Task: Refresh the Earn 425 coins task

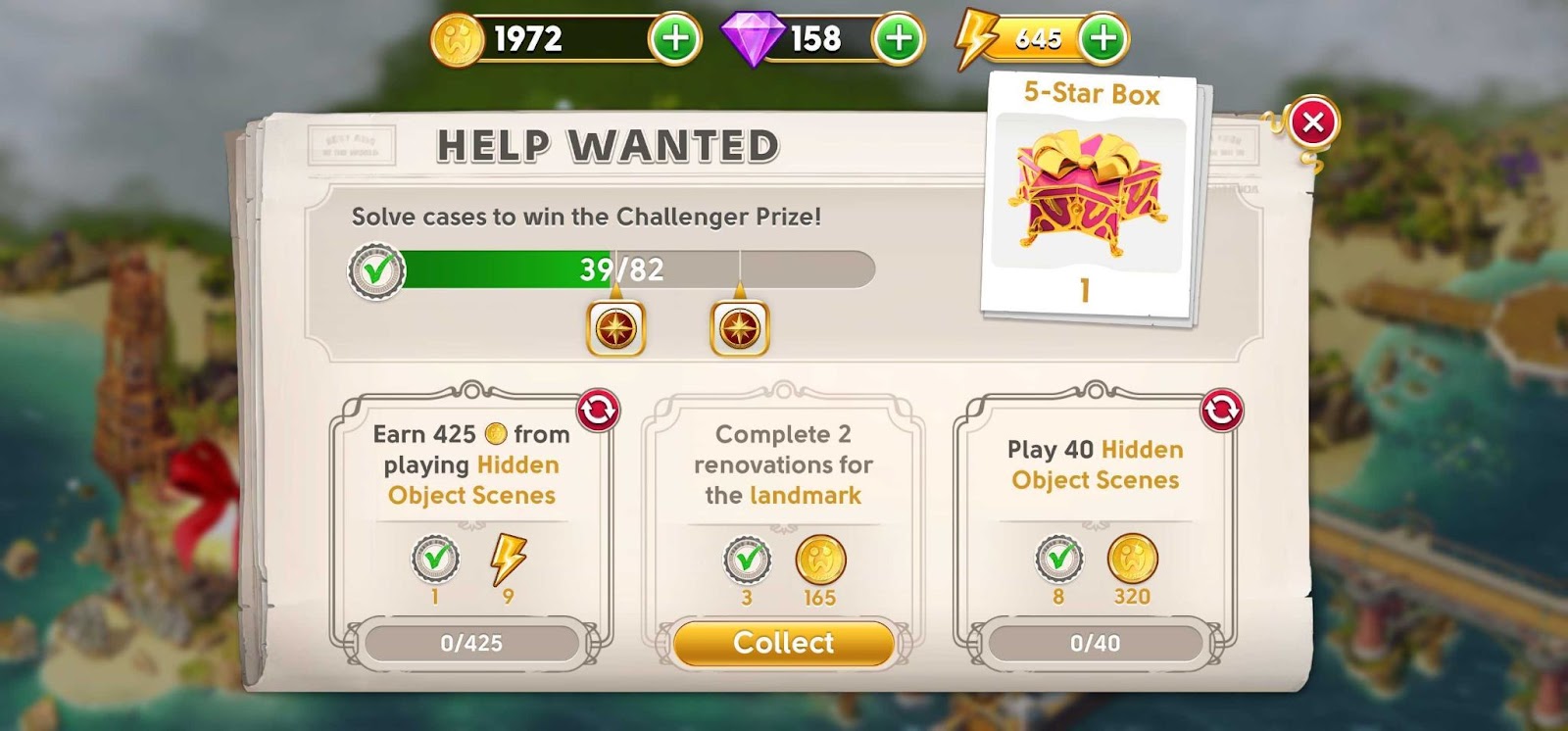Action: tap(598, 411)
